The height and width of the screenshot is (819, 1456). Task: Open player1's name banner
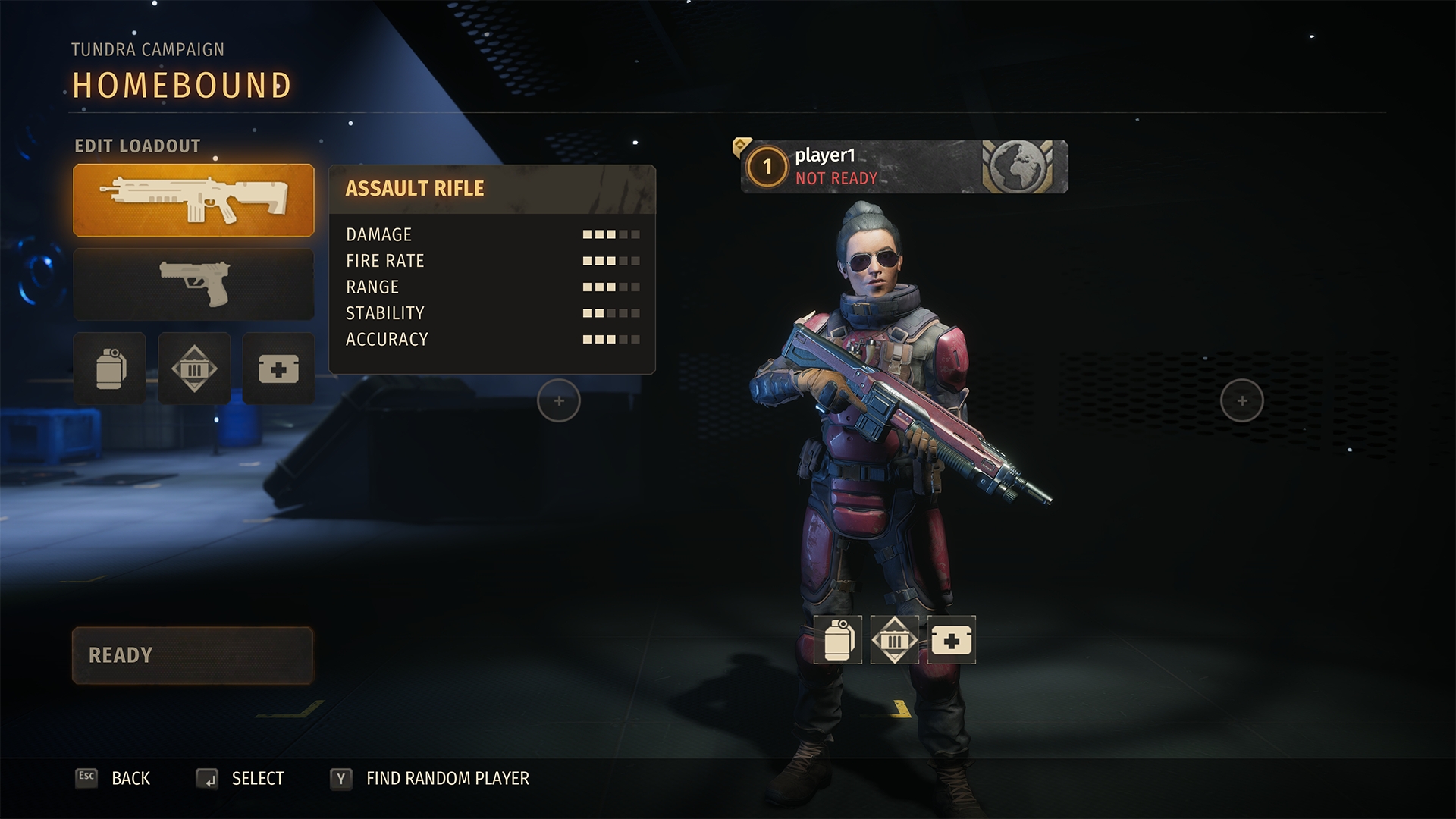pyautogui.click(x=904, y=167)
